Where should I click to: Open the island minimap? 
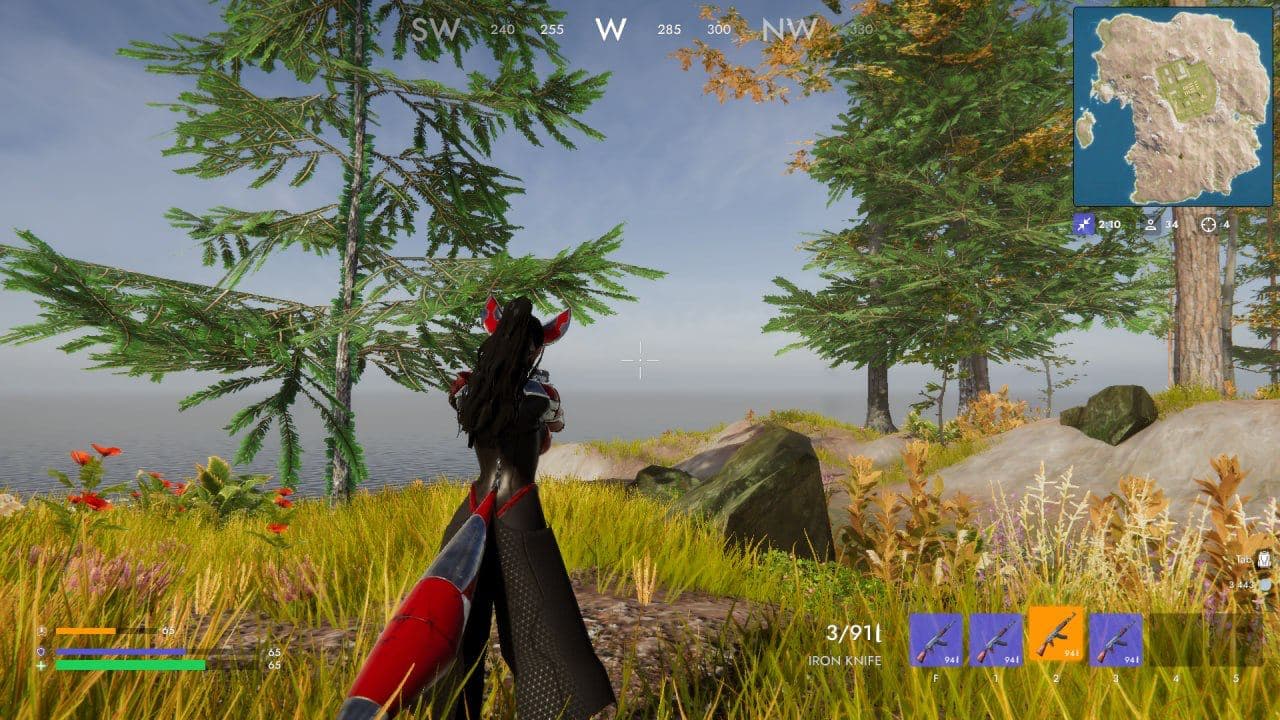coord(1172,106)
